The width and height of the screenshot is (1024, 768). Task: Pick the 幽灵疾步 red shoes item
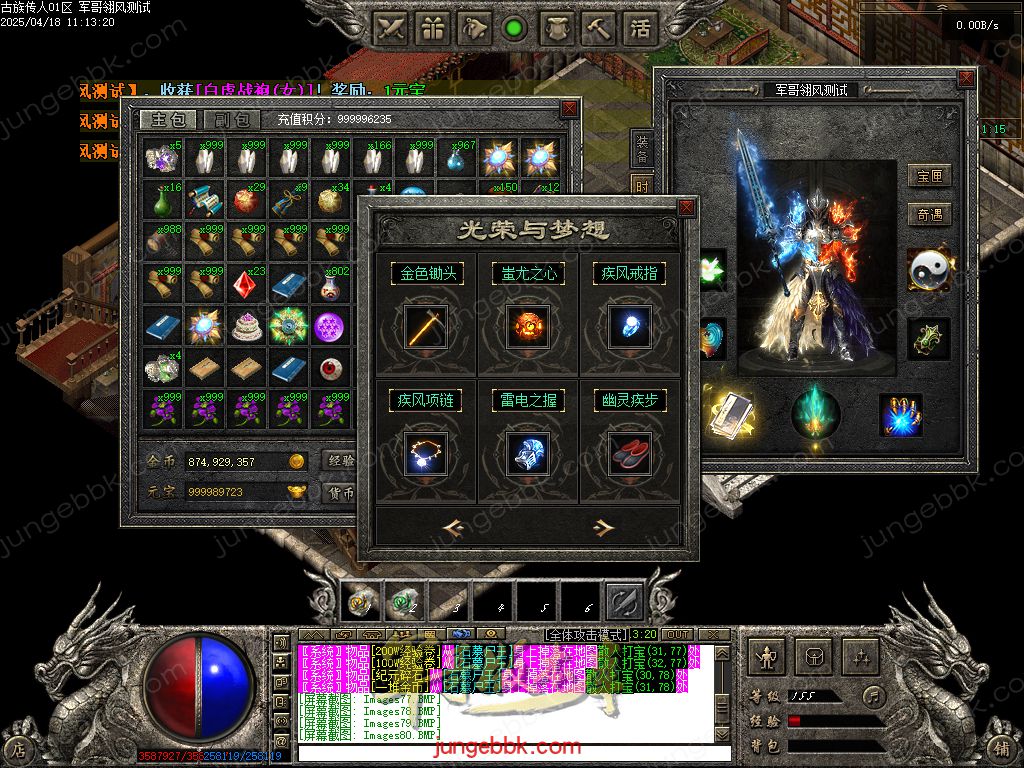click(630, 454)
